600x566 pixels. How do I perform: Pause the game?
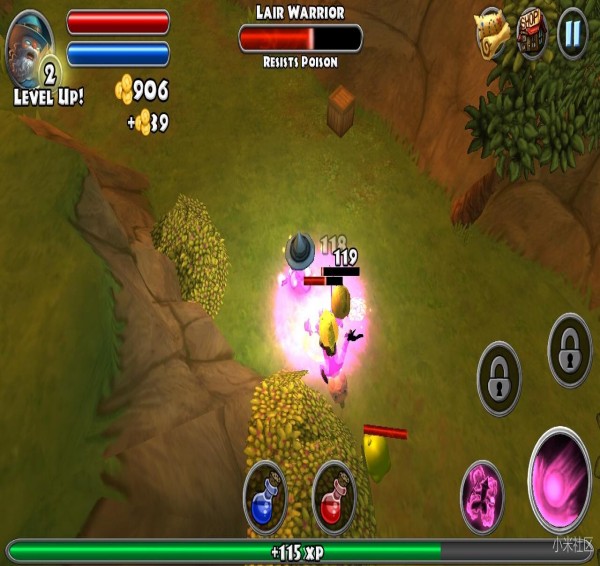[572, 33]
